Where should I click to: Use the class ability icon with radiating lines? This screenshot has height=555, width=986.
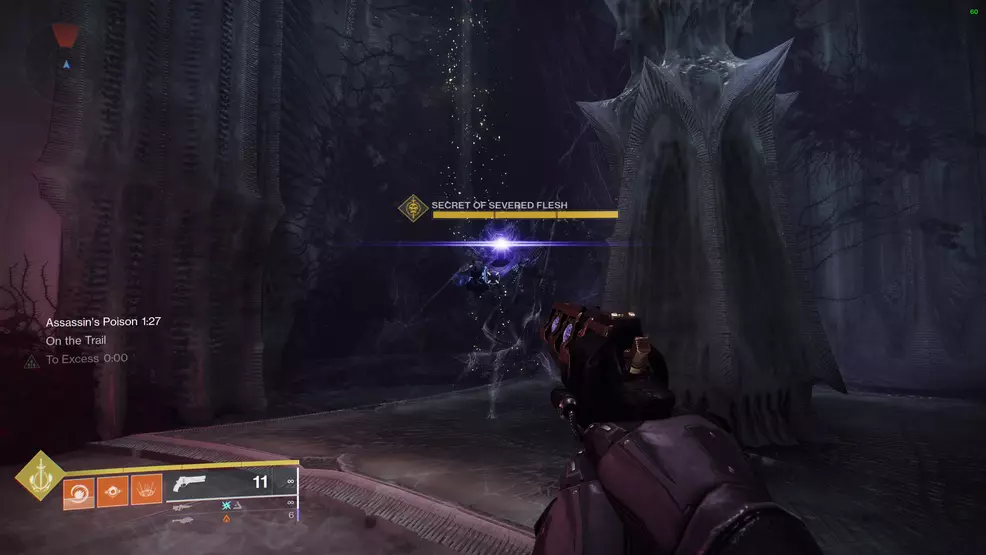coord(146,491)
